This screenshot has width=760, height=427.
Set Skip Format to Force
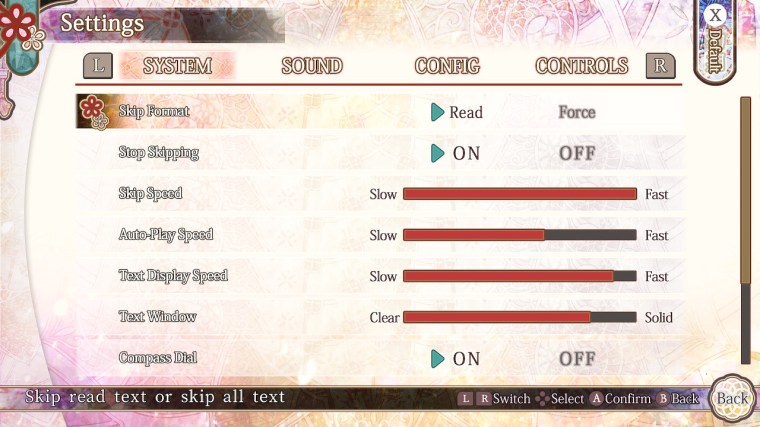click(577, 112)
